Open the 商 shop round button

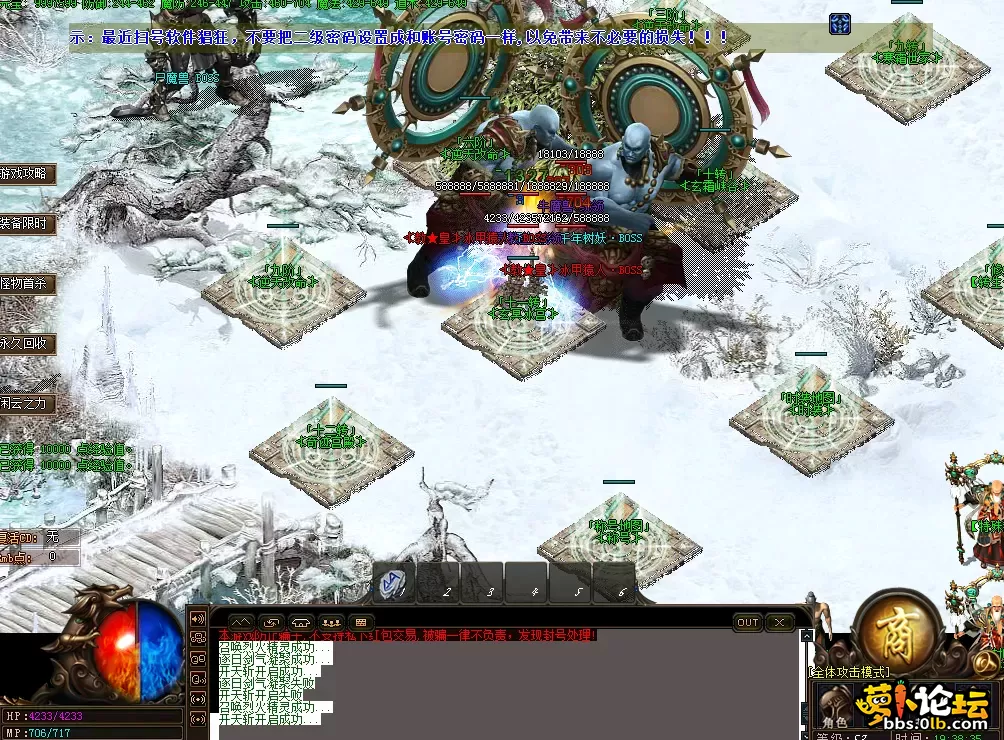(897, 628)
